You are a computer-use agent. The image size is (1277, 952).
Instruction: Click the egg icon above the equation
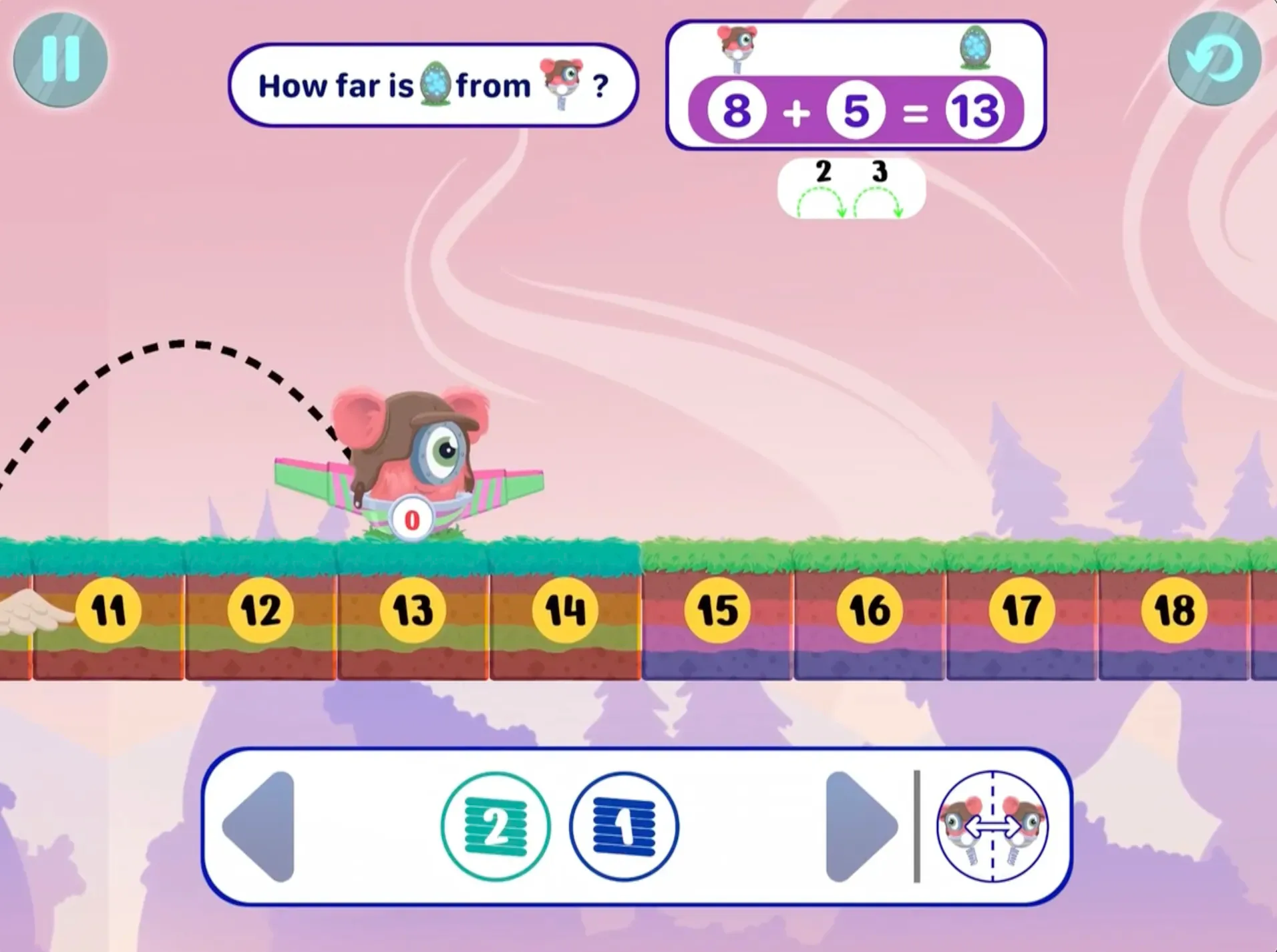pos(974,50)
